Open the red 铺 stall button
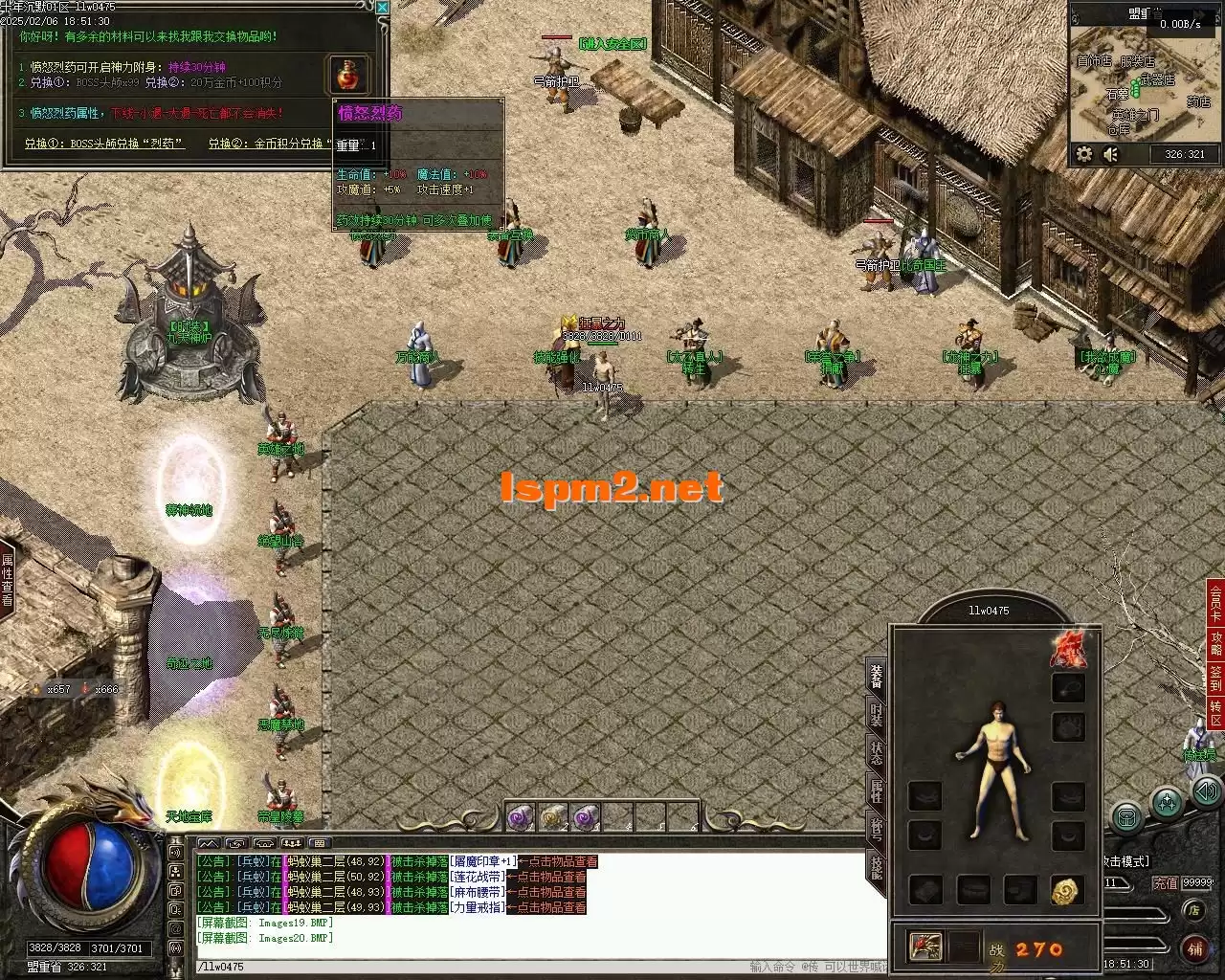The height and width of the screenshot is (980, 1225). click(1194, 948)
